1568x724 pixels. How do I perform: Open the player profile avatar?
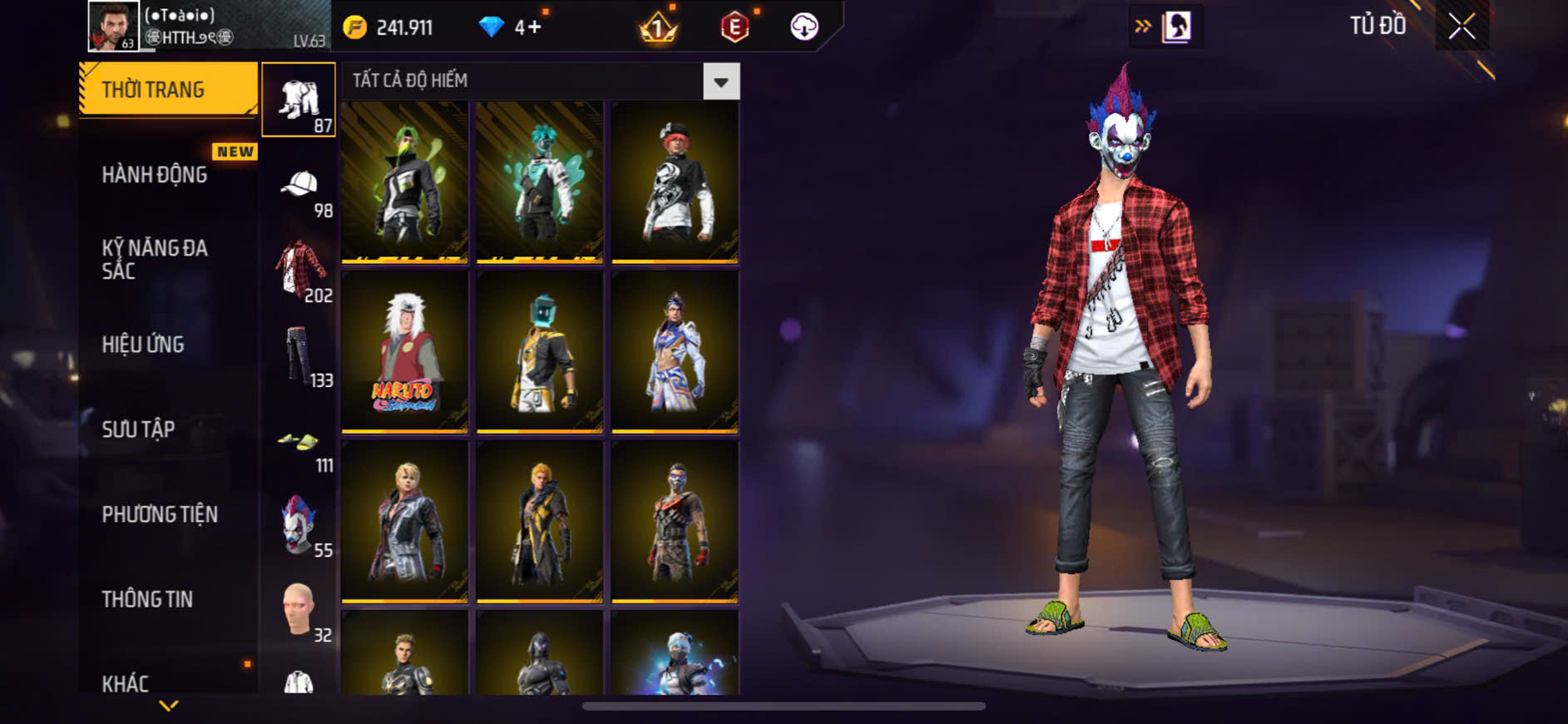[113, 26]
